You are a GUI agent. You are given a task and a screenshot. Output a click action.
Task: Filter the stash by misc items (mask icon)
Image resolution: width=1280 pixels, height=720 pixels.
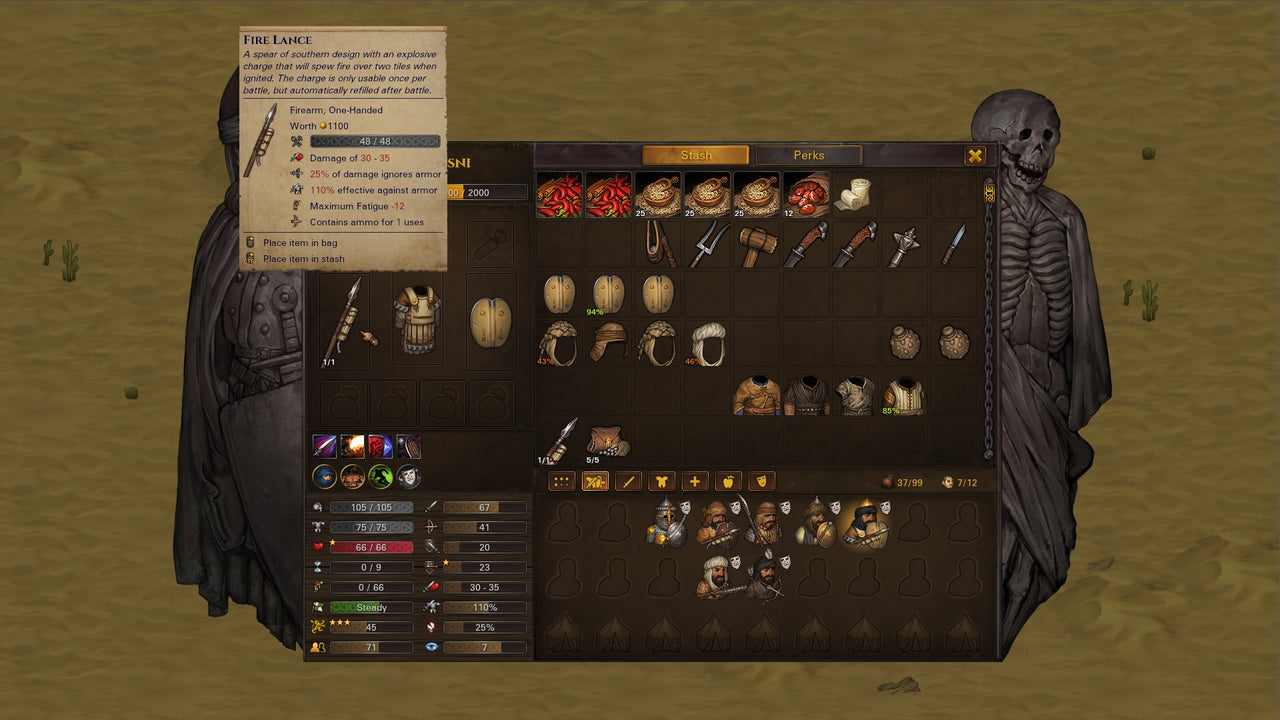pyautogui.click(x=762, y=482)
